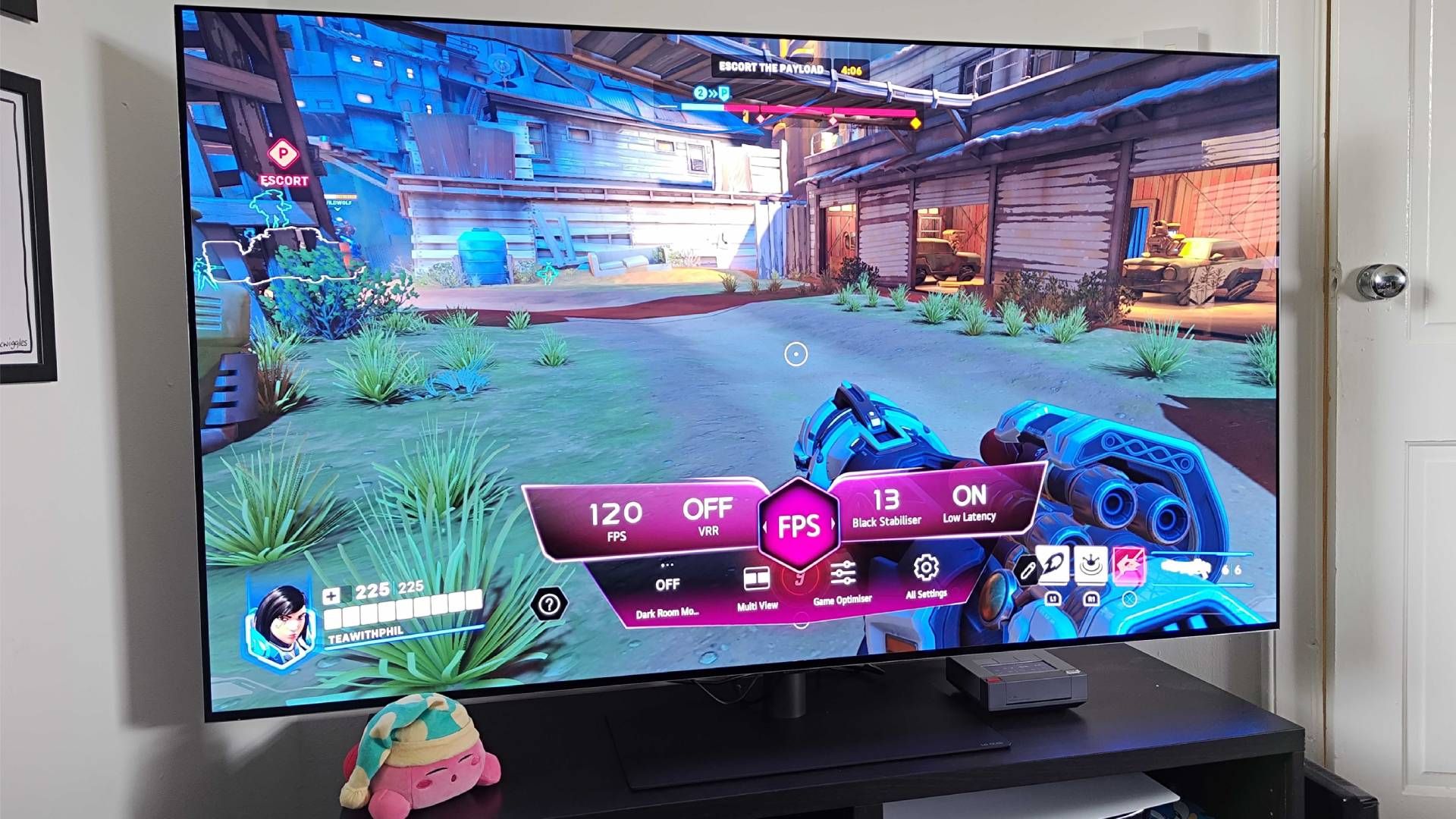Click the left arrow beside FPS hexagon
Image resolution: width=1456 pixels, height=819 pixels.
coord(764,526)
